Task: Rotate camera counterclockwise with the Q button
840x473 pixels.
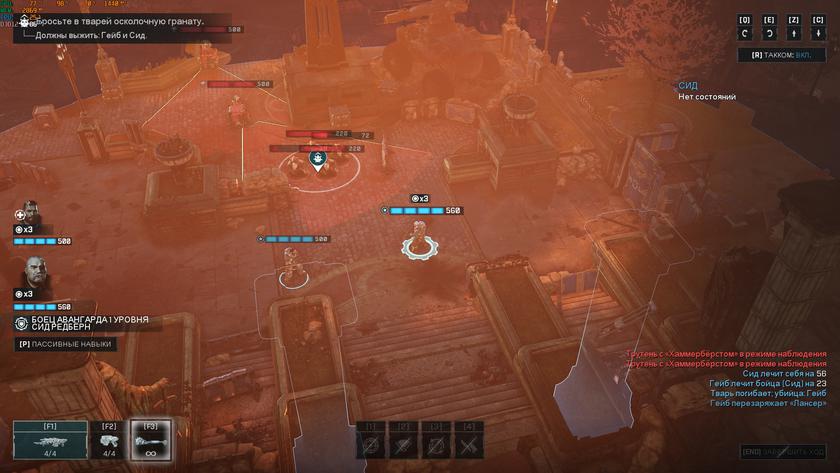Action: [x=744, y=35]
